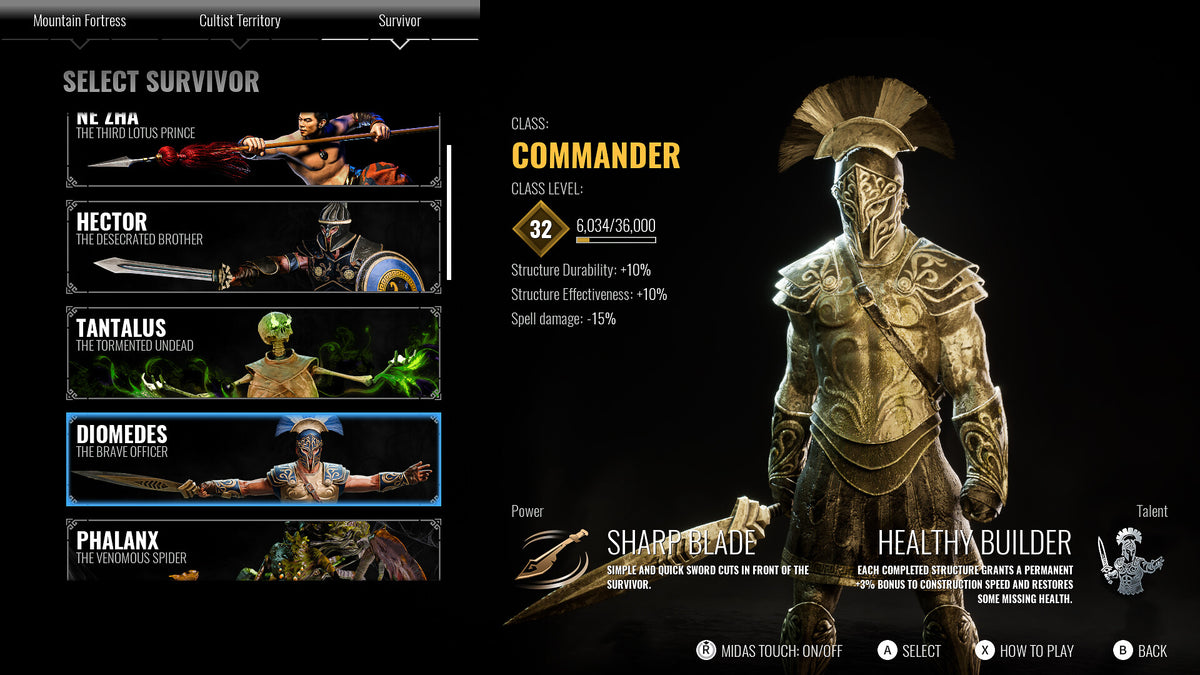Pick Tantalus the Tormented Undead
Image resolution: width=1200 pixels, height=675 pixels.
click(253, 353)
